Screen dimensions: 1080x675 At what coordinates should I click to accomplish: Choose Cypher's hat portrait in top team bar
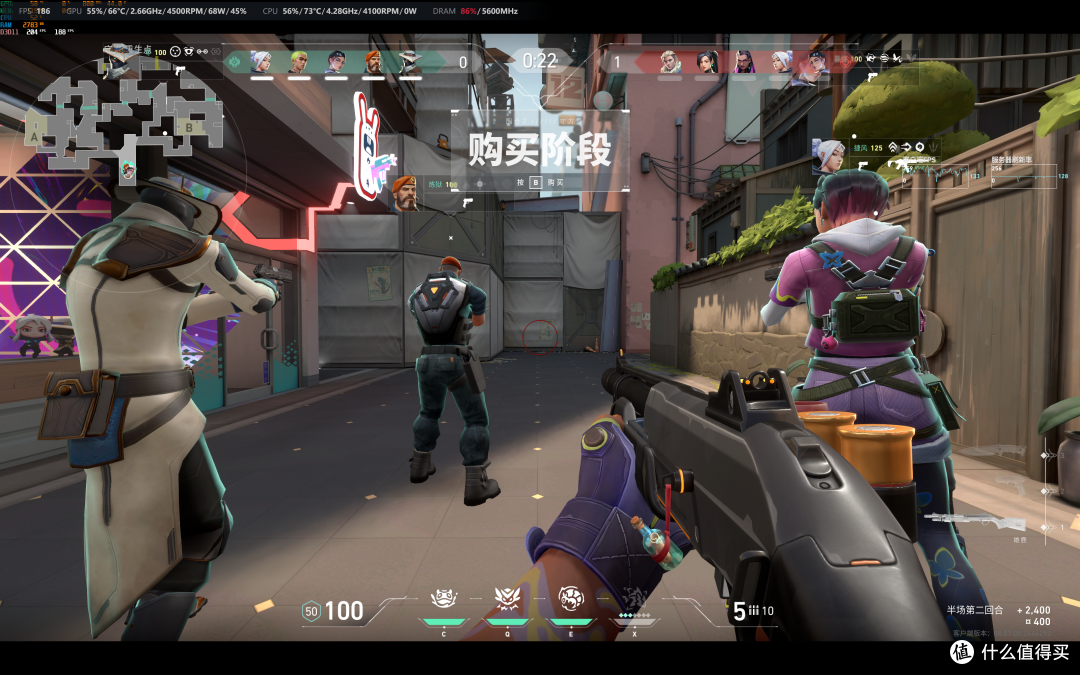point(410,62)
